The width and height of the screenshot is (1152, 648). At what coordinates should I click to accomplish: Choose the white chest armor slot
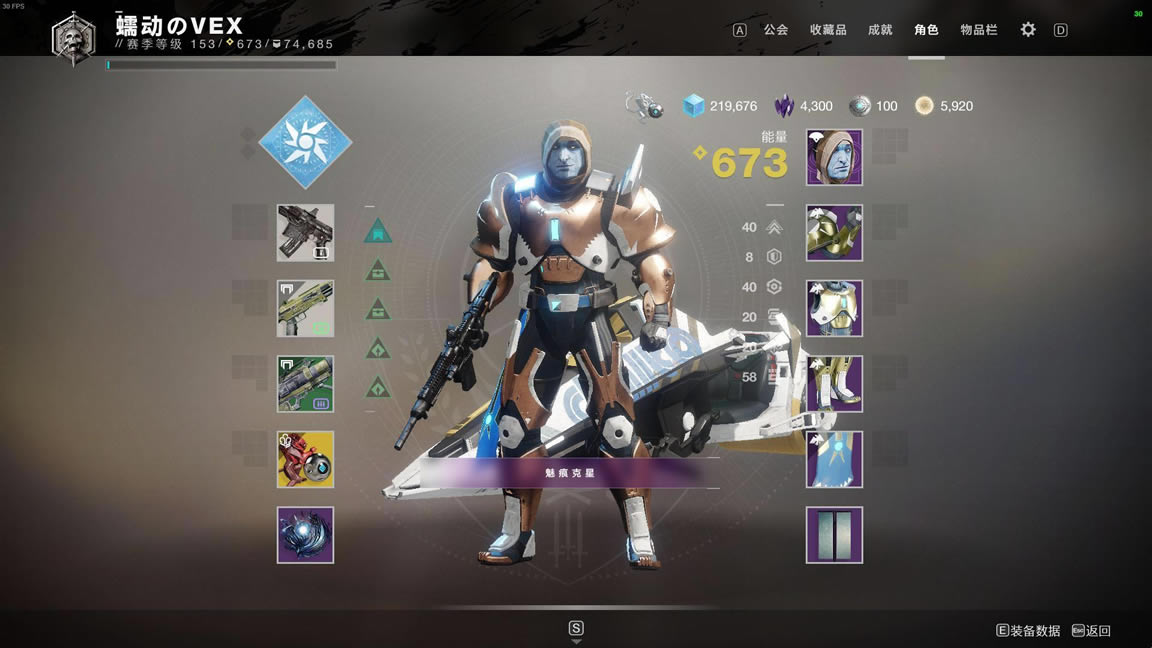834,308
